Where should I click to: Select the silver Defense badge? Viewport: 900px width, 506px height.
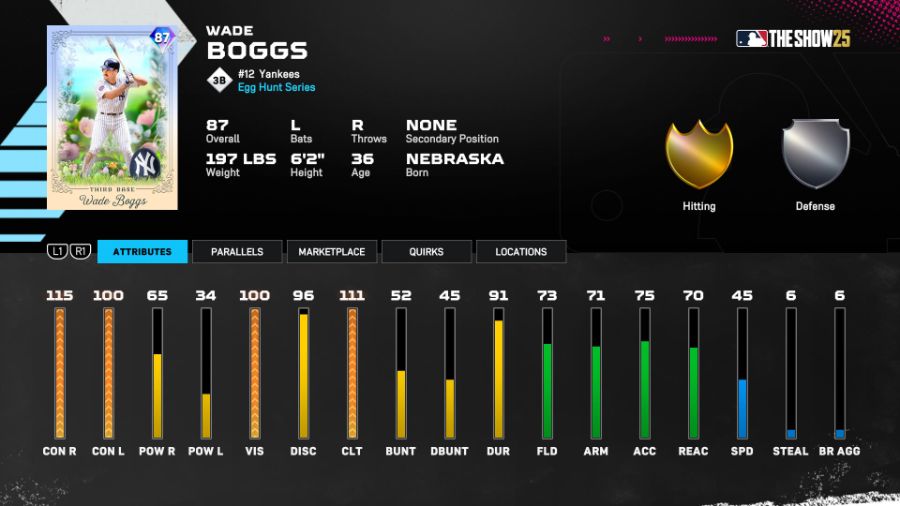pyautogui.click(x=815, y=155)
